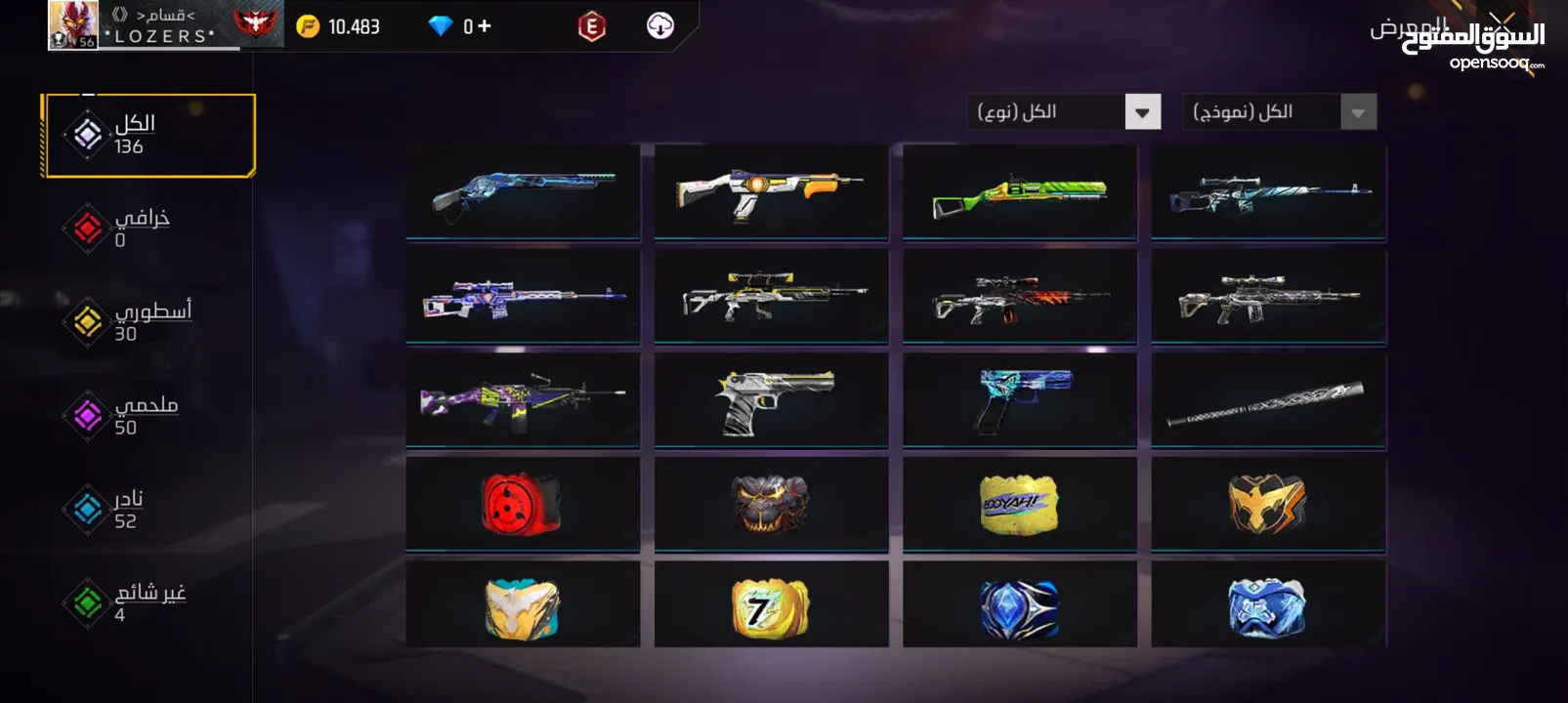Choose the white and orange shotgun skin
Image resolution: width=1568 pixels, height=703 pixels.
tap(771, 192)
